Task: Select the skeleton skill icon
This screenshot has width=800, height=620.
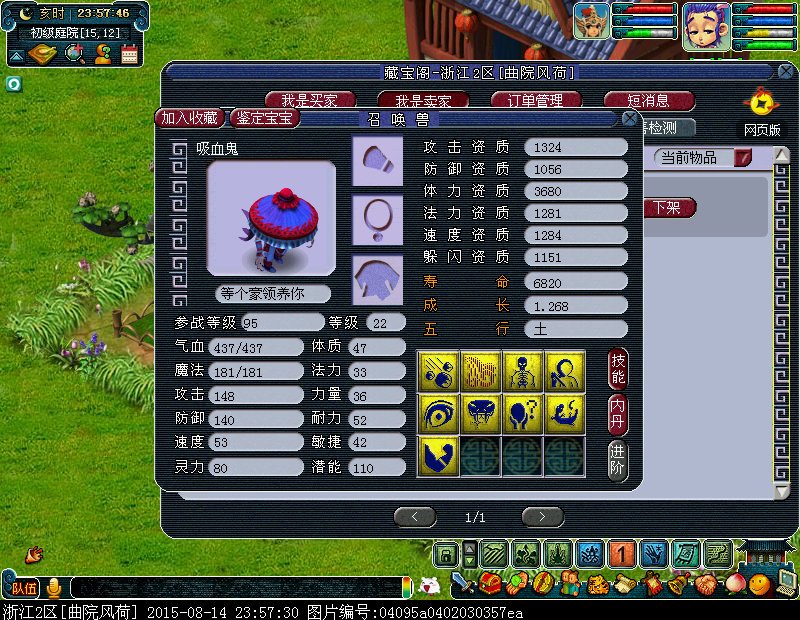Action: [522, 371]
